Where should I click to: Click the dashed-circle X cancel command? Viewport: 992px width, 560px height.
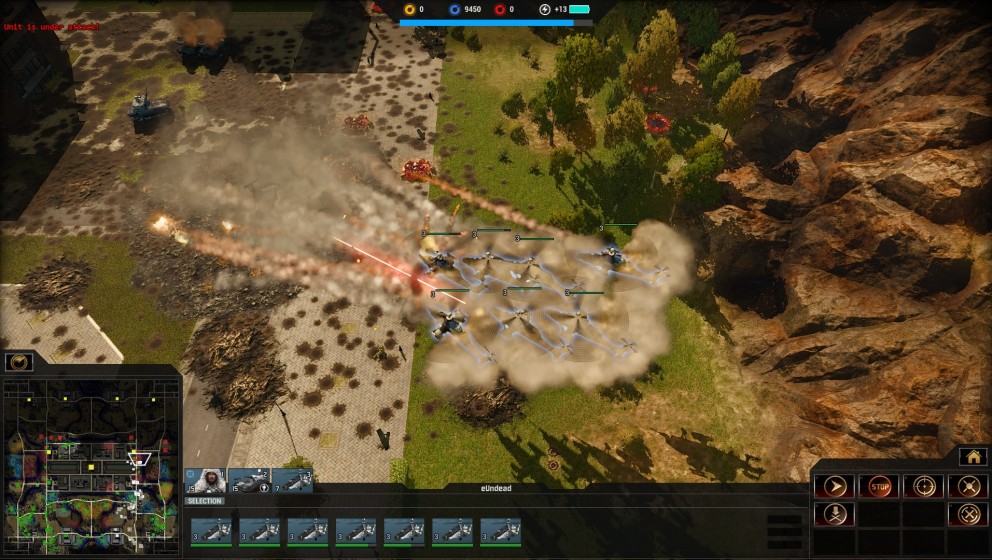pyautogui.click(x=967, y=515)
